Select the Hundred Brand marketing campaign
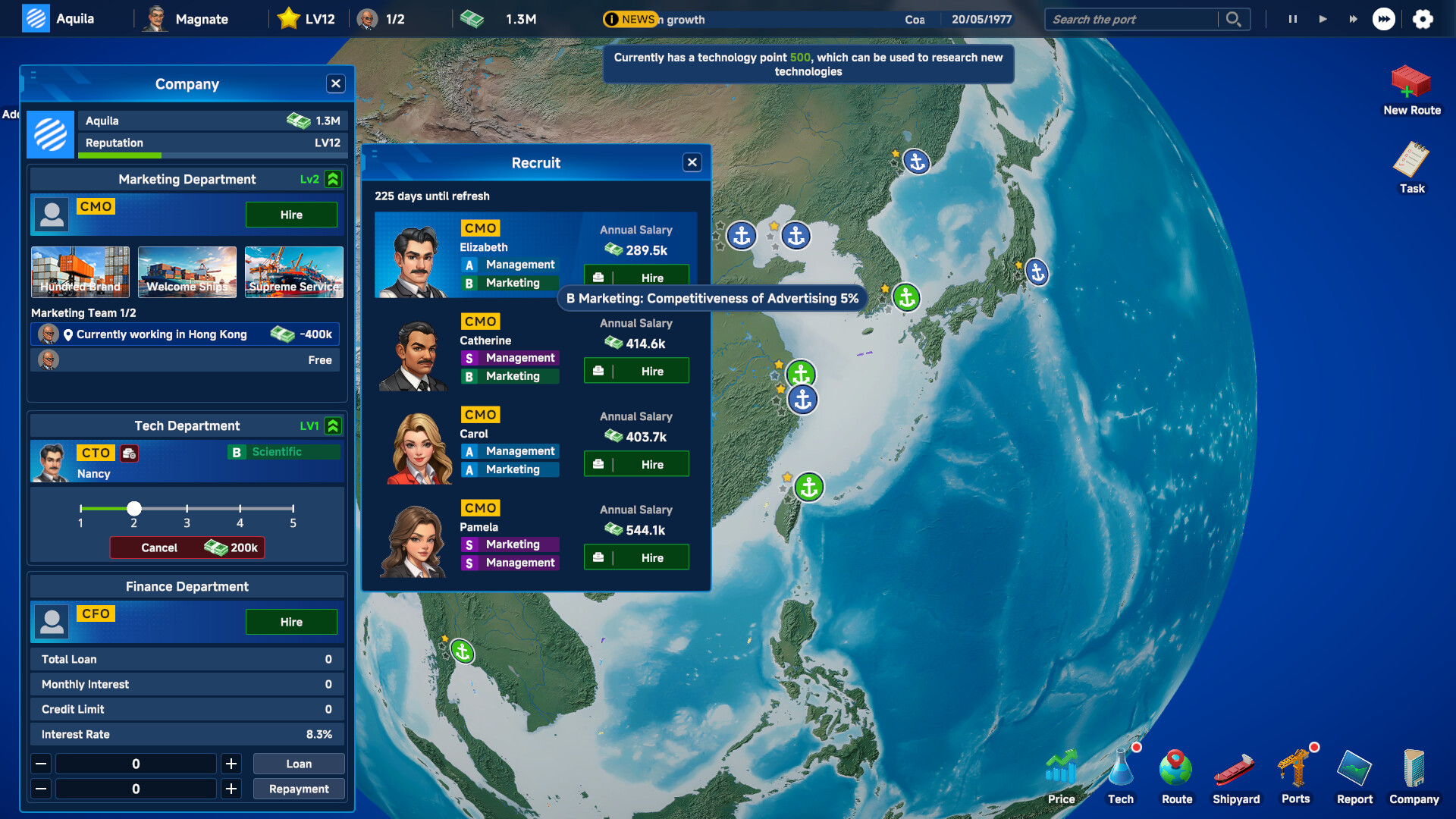 click(x=80, y=271)
